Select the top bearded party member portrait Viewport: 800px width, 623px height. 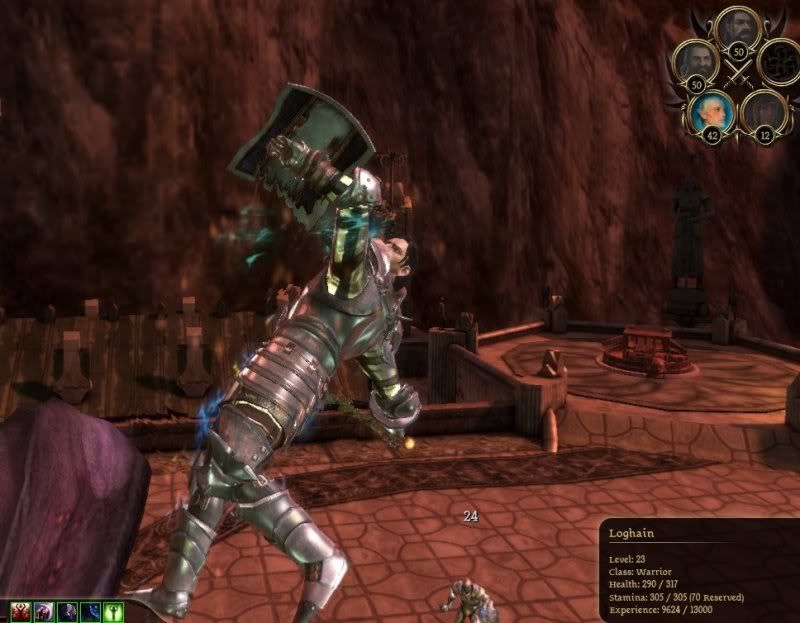738,27
